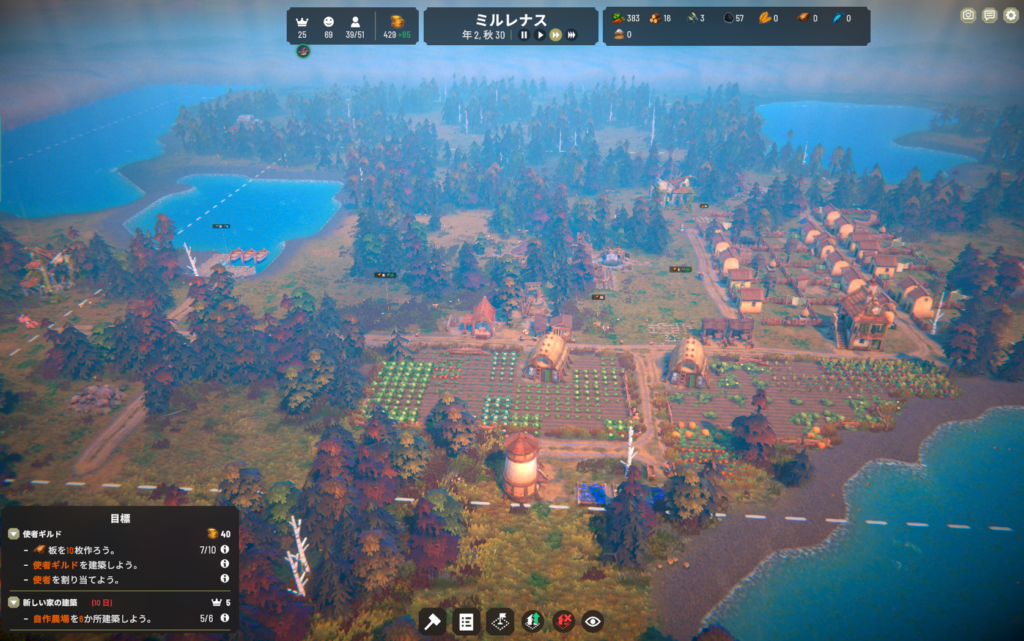Viewport: 1024px width, 641px height.
Task: Select the double fast-forward speed
Action: tap(556, 35)
